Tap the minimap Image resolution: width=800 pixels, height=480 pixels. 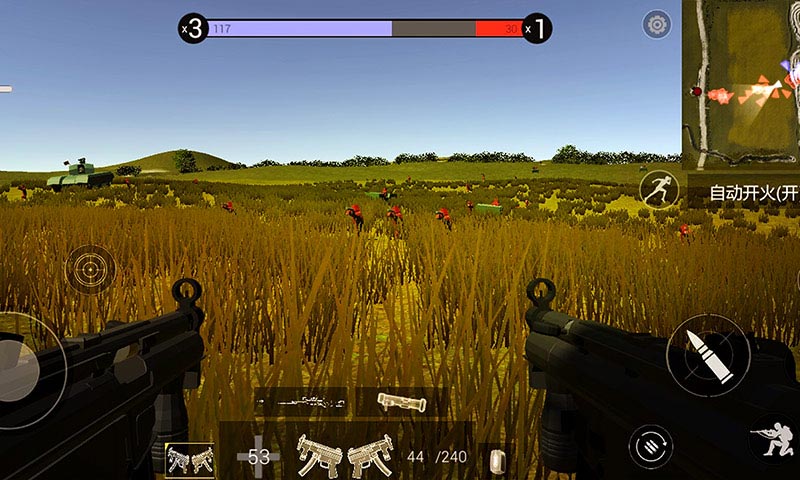pyautogui.click(x=741, y=82)
